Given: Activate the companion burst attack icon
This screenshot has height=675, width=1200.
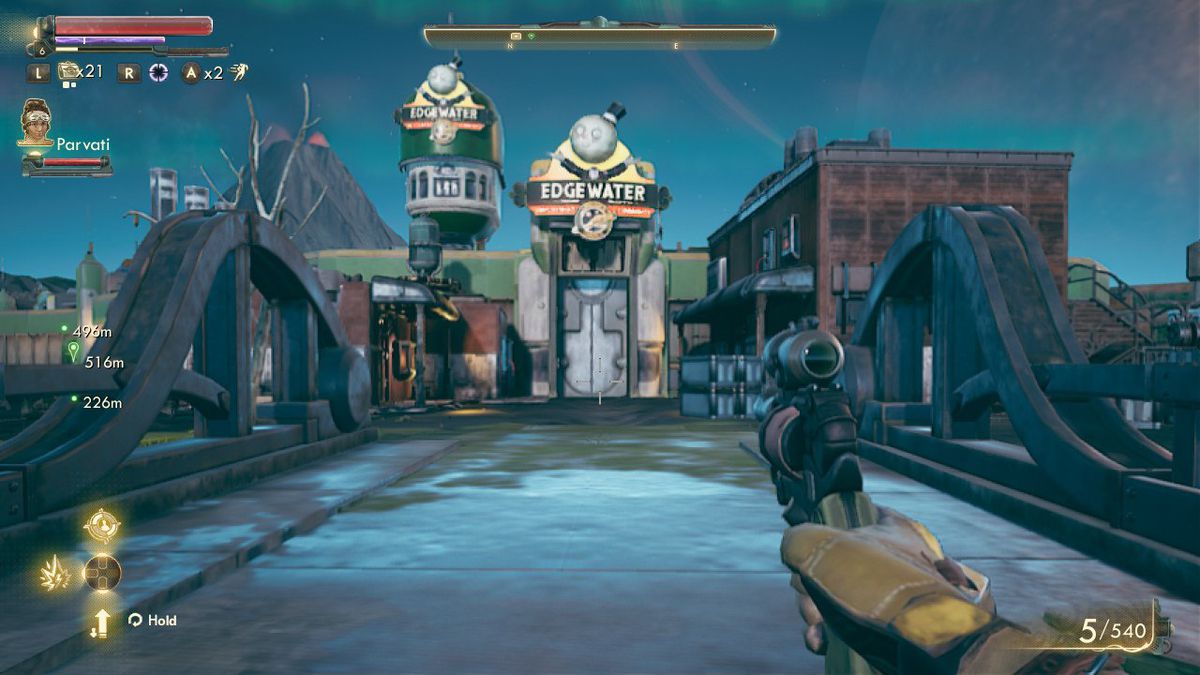Looking at the screenshot, I should tap(54, 573).
